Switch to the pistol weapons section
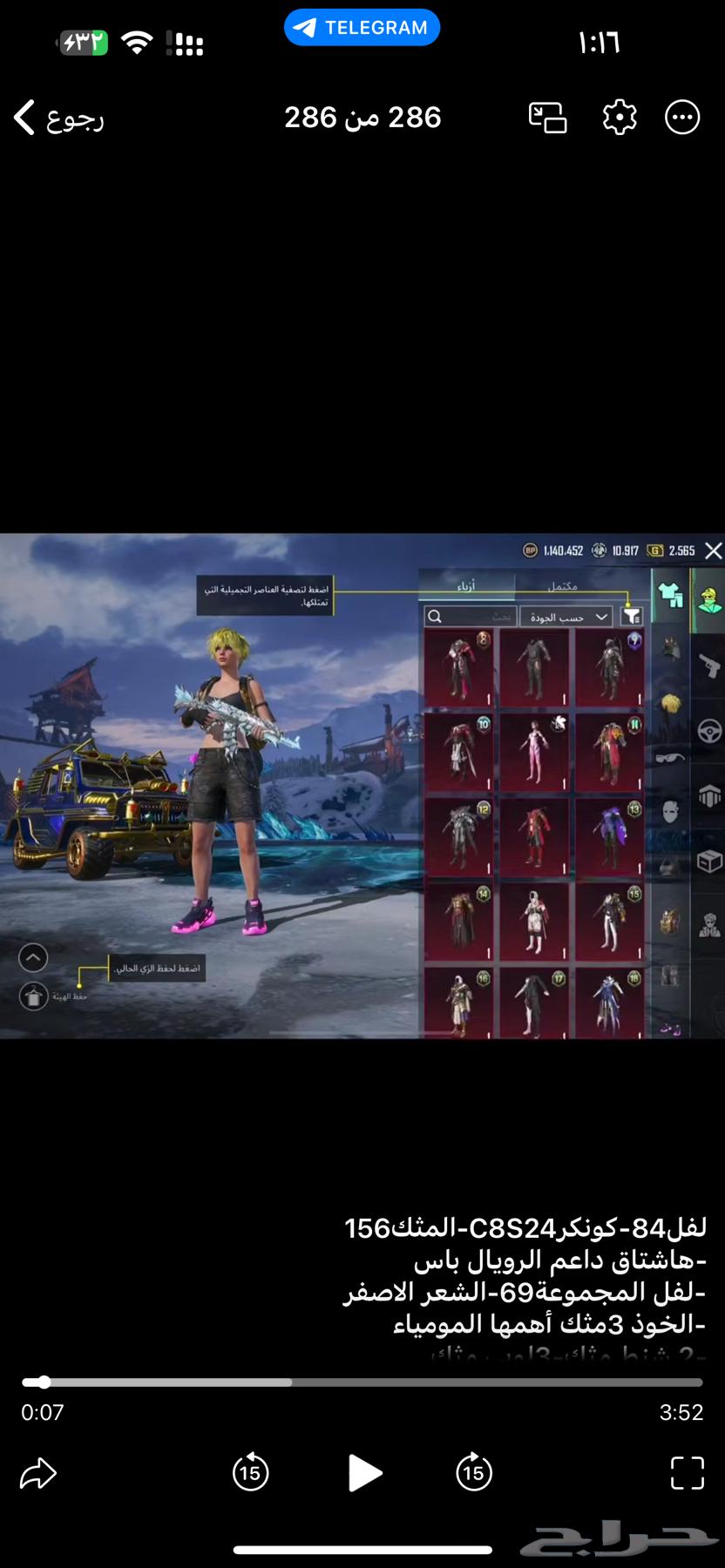 point(709,666)
